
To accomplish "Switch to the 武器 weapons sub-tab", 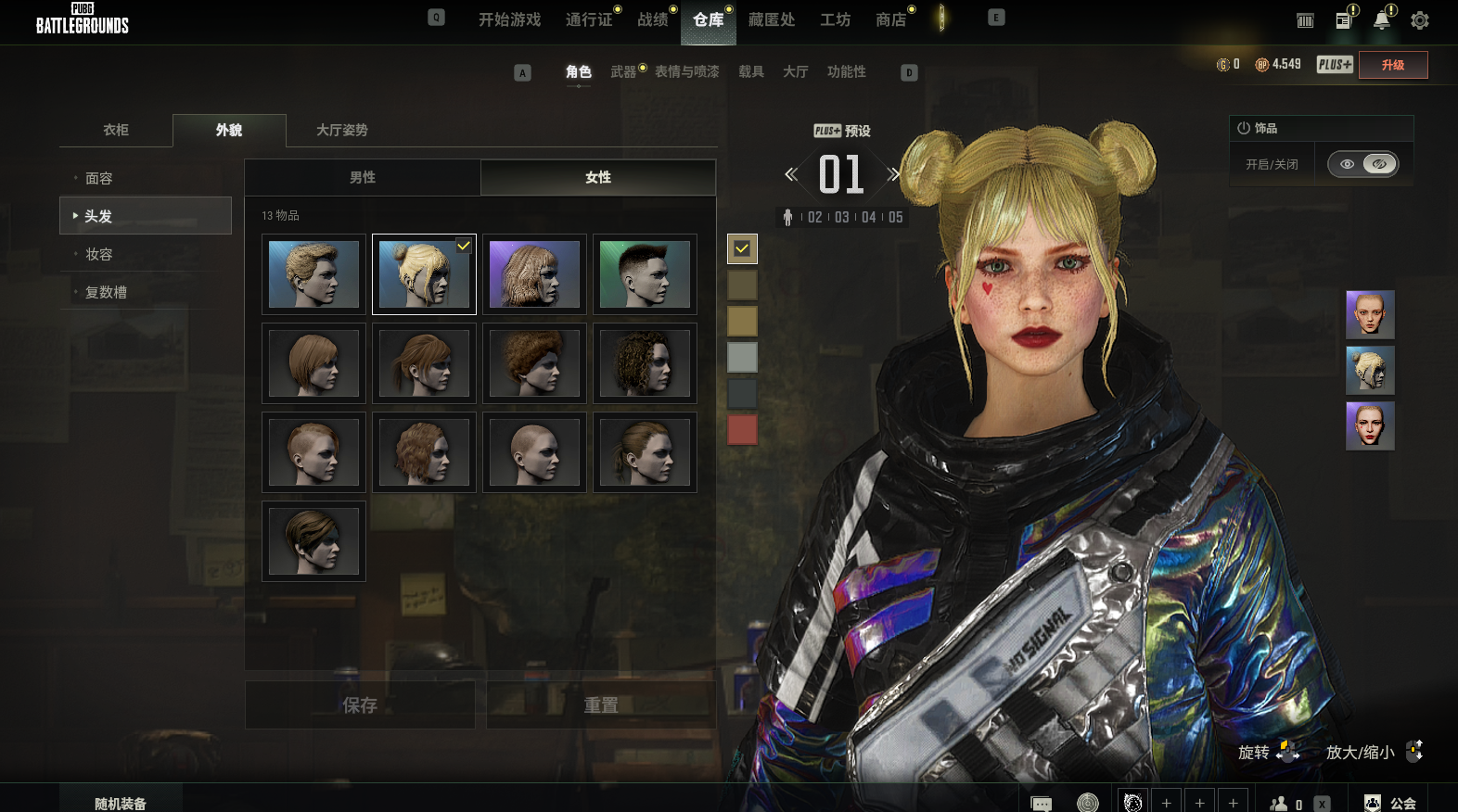I will point(623,71).
